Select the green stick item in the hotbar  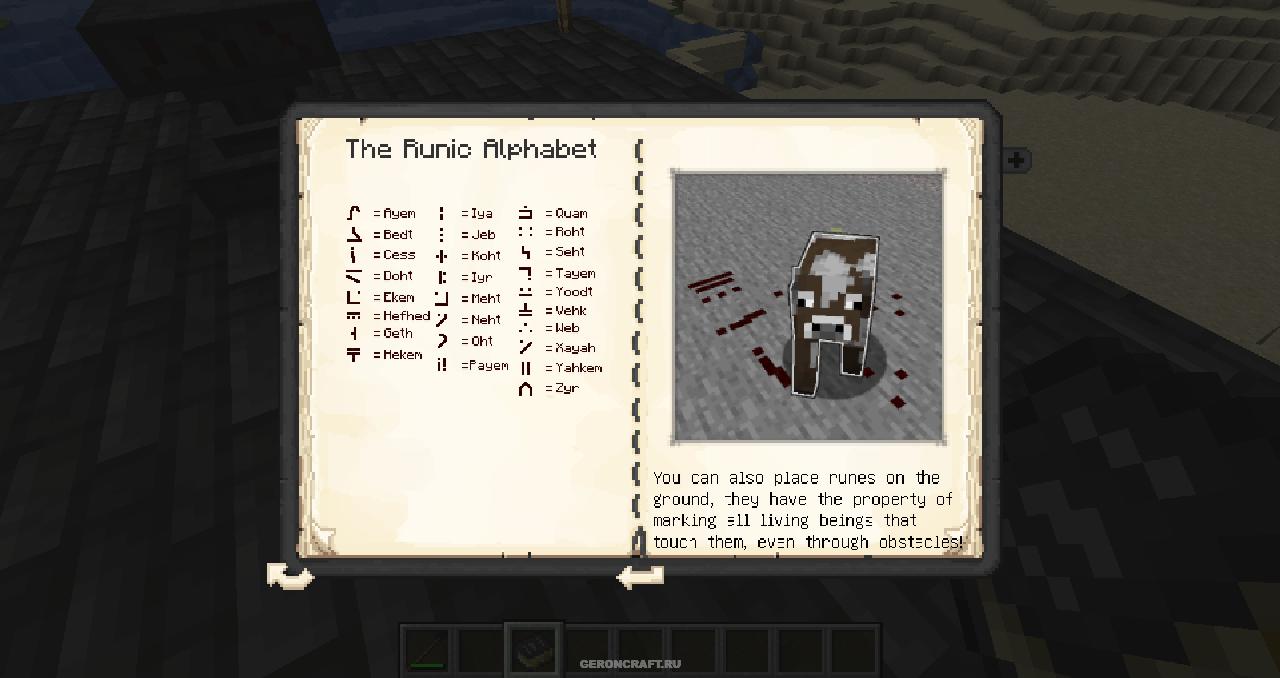(427, 651)
